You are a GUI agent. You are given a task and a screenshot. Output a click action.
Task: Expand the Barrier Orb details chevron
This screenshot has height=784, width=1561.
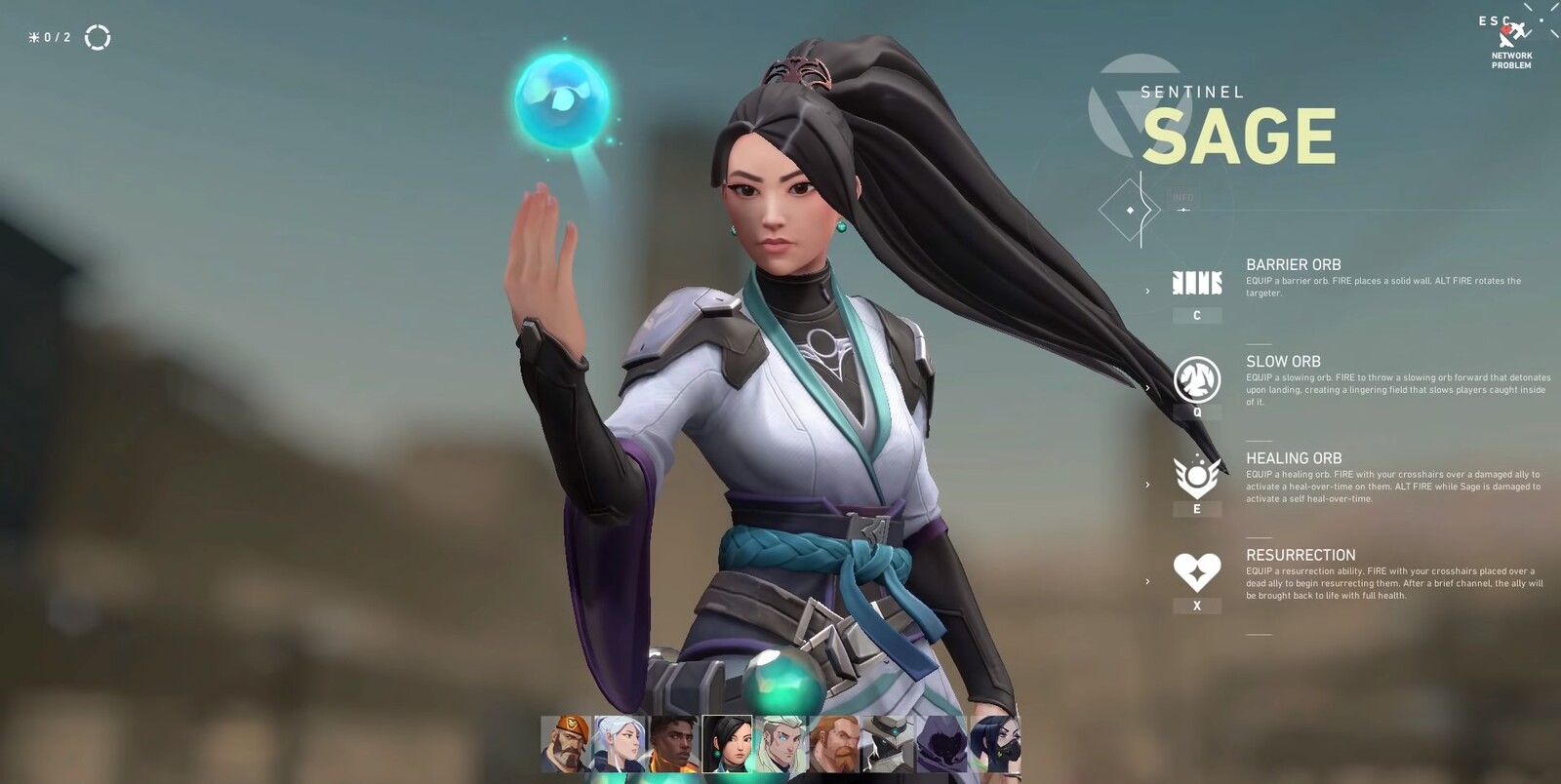(x=1149, y=289)
